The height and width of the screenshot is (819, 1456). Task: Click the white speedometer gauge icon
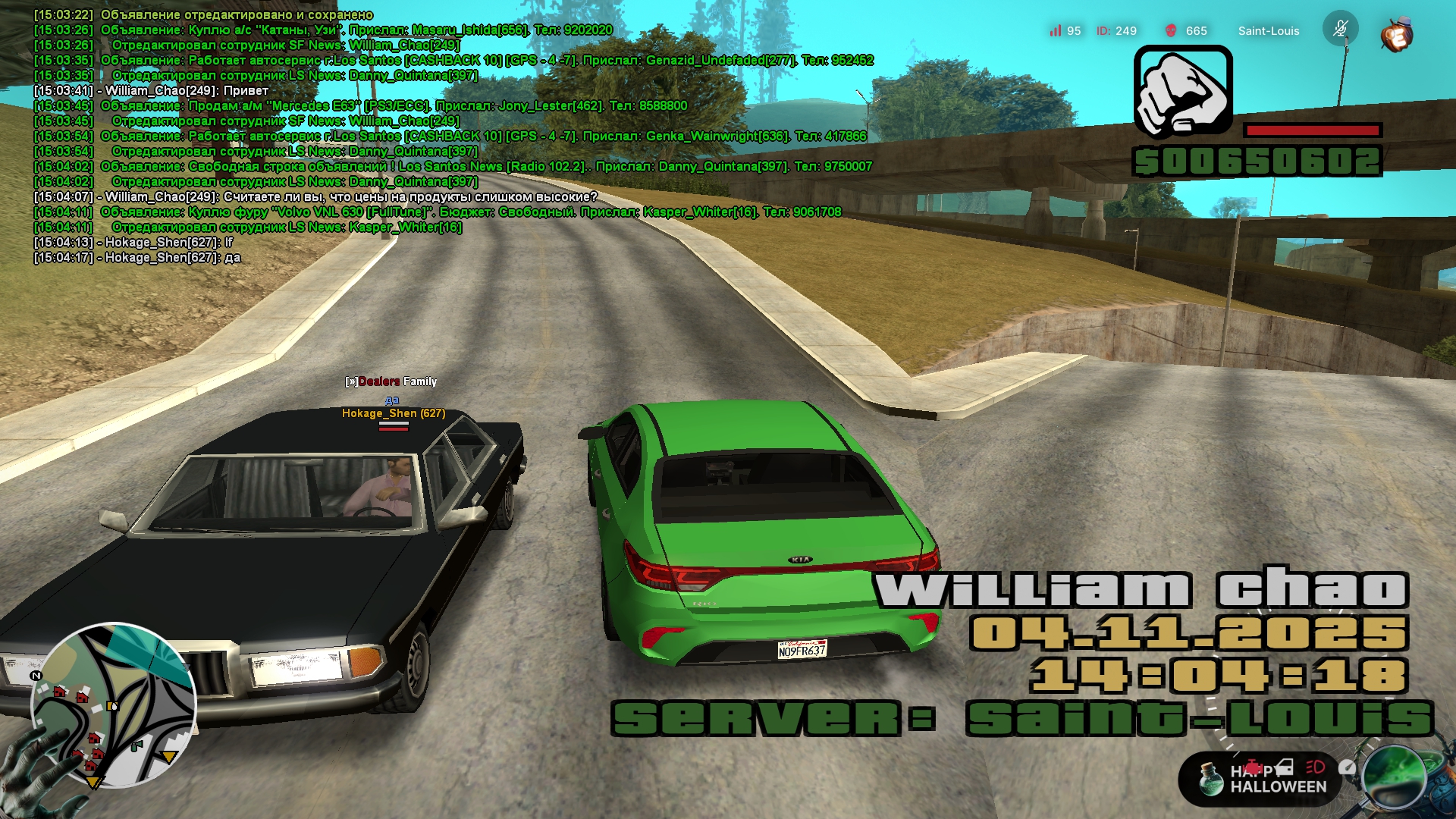pos(1347,767)
